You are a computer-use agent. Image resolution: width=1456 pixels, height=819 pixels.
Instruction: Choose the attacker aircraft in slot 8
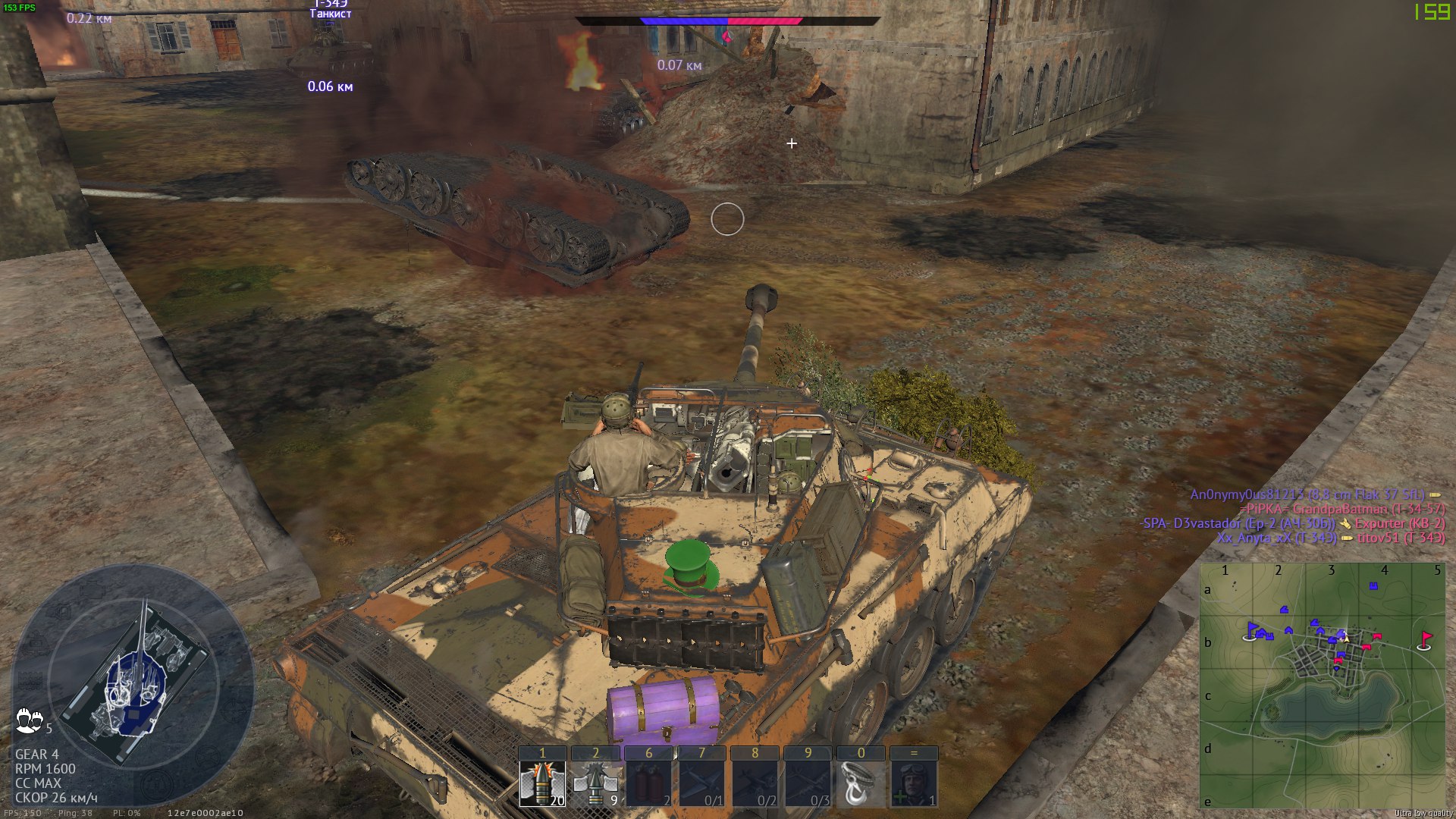755,783
